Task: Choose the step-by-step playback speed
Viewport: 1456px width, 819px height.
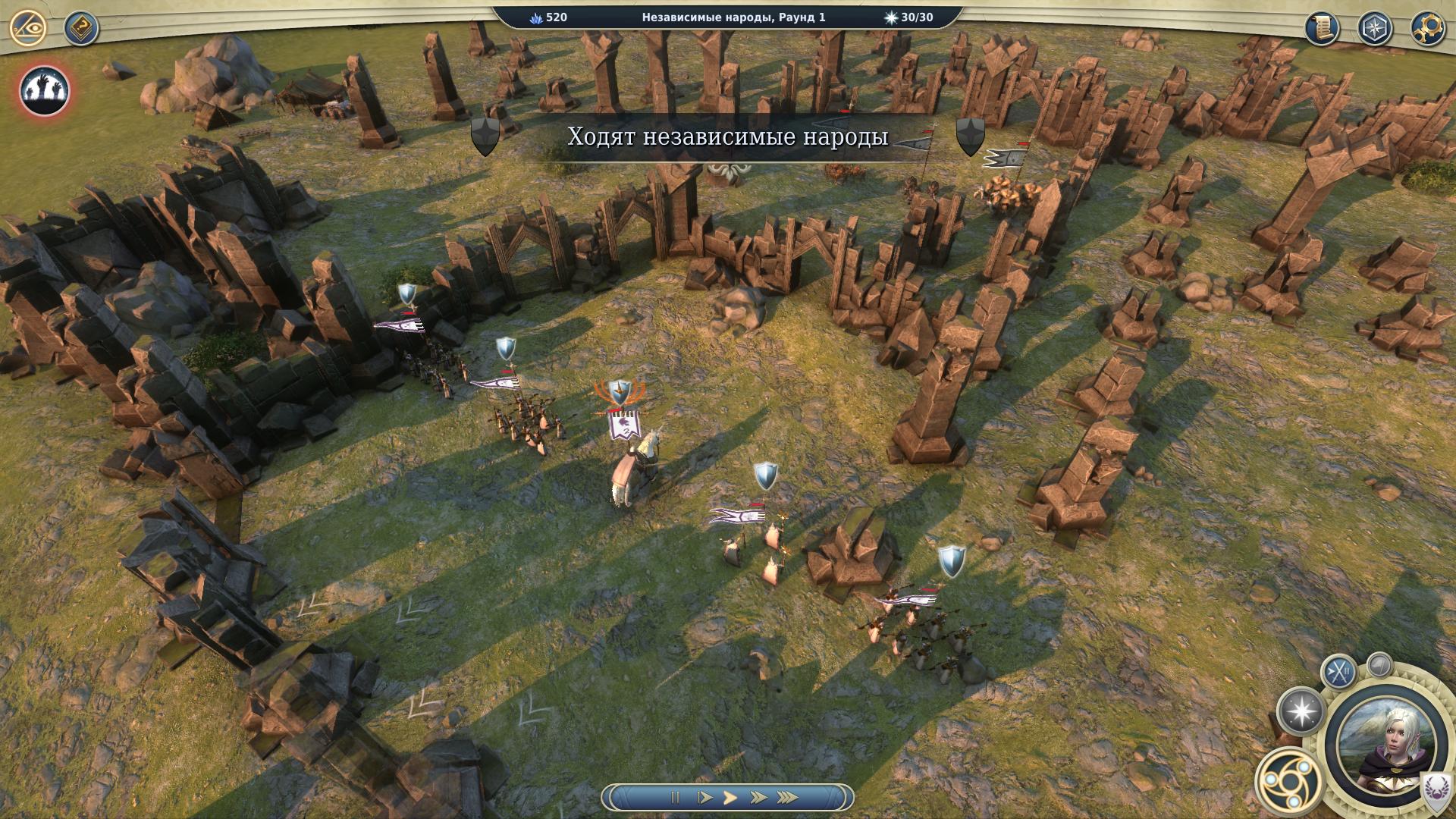Action: pos(704,797)
